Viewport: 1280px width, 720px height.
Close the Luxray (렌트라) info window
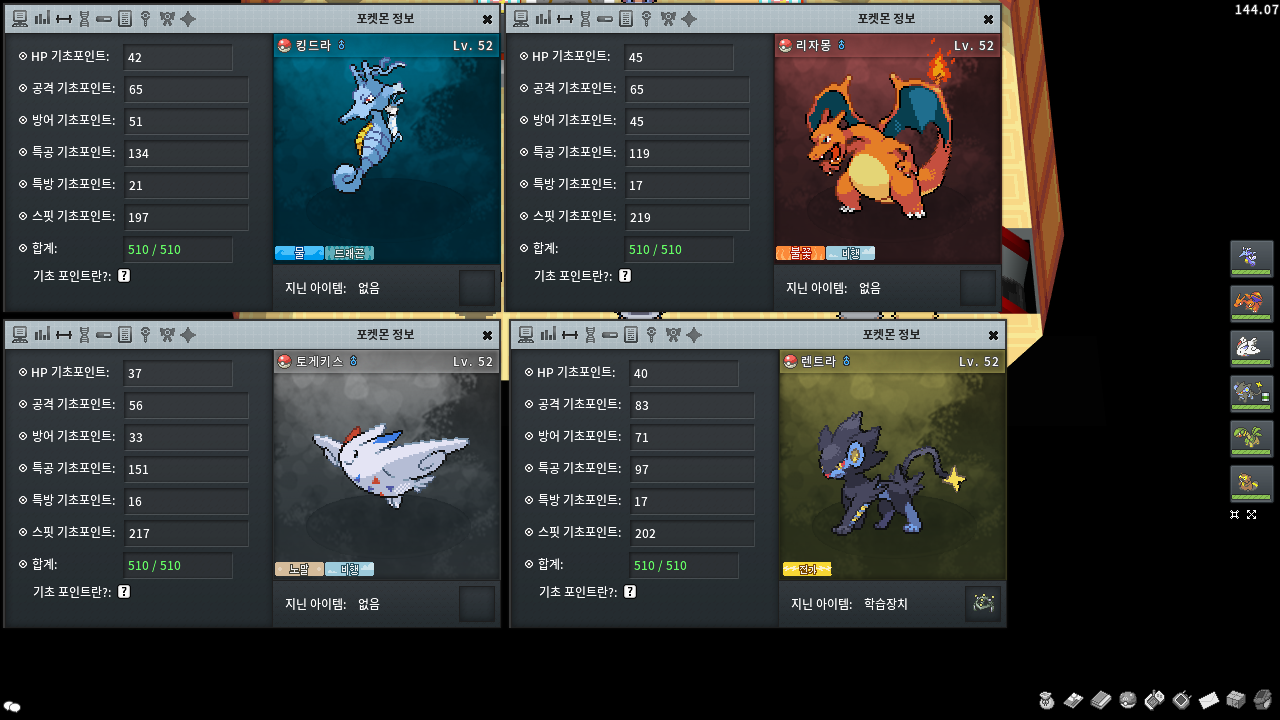click(993, 335)
